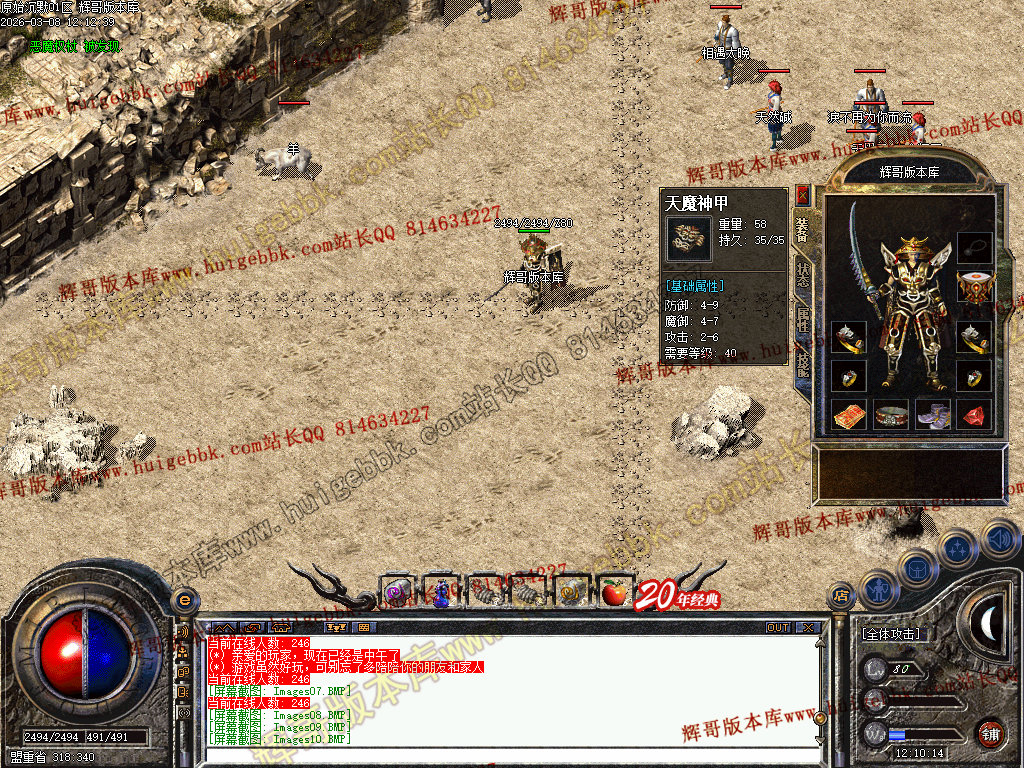Switch to the 状态 tab
Image resolution: width=1024 pixels, height=768 pixels.
pos(803,276)
